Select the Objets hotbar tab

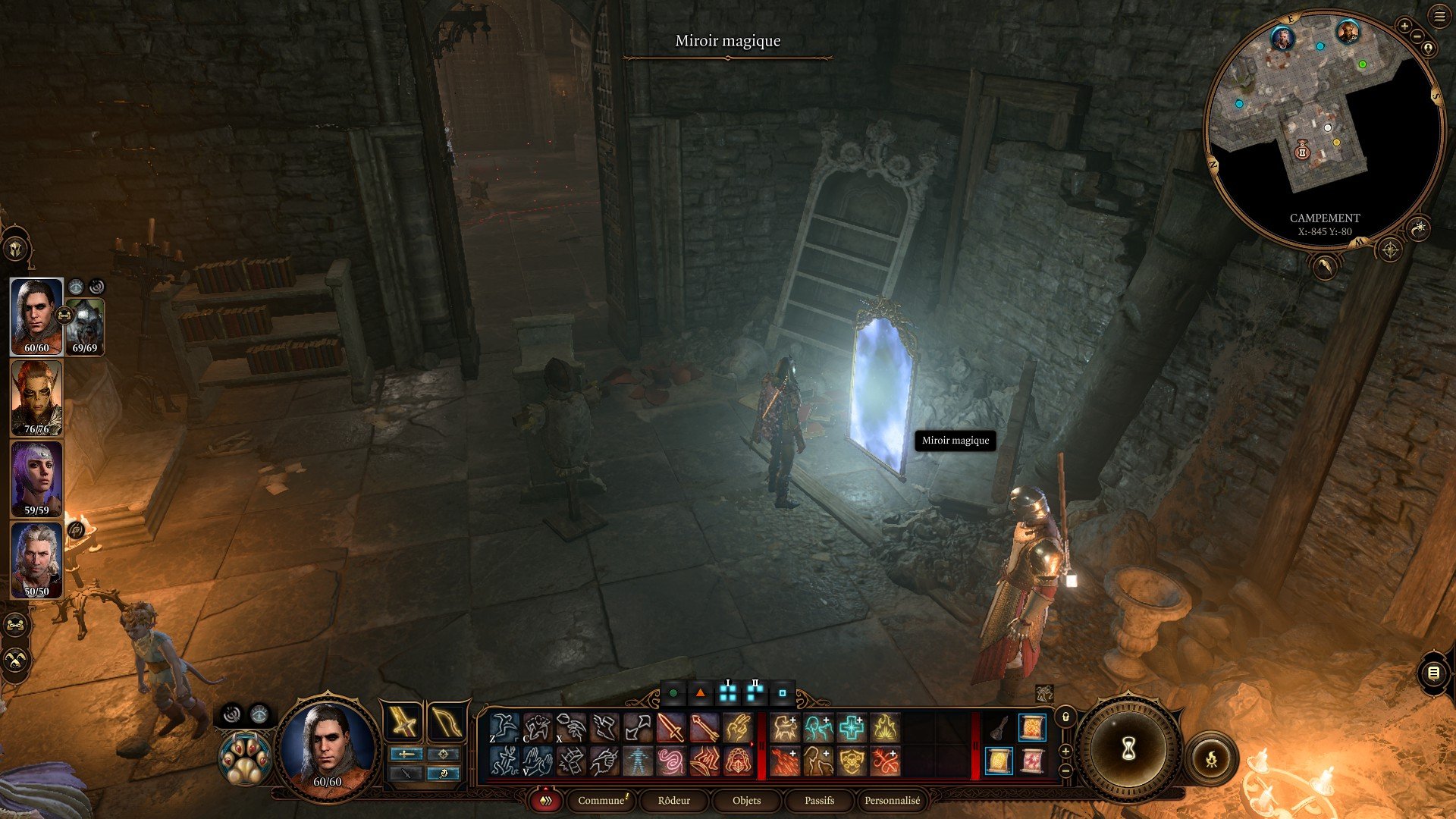click(x=746, y=800)
